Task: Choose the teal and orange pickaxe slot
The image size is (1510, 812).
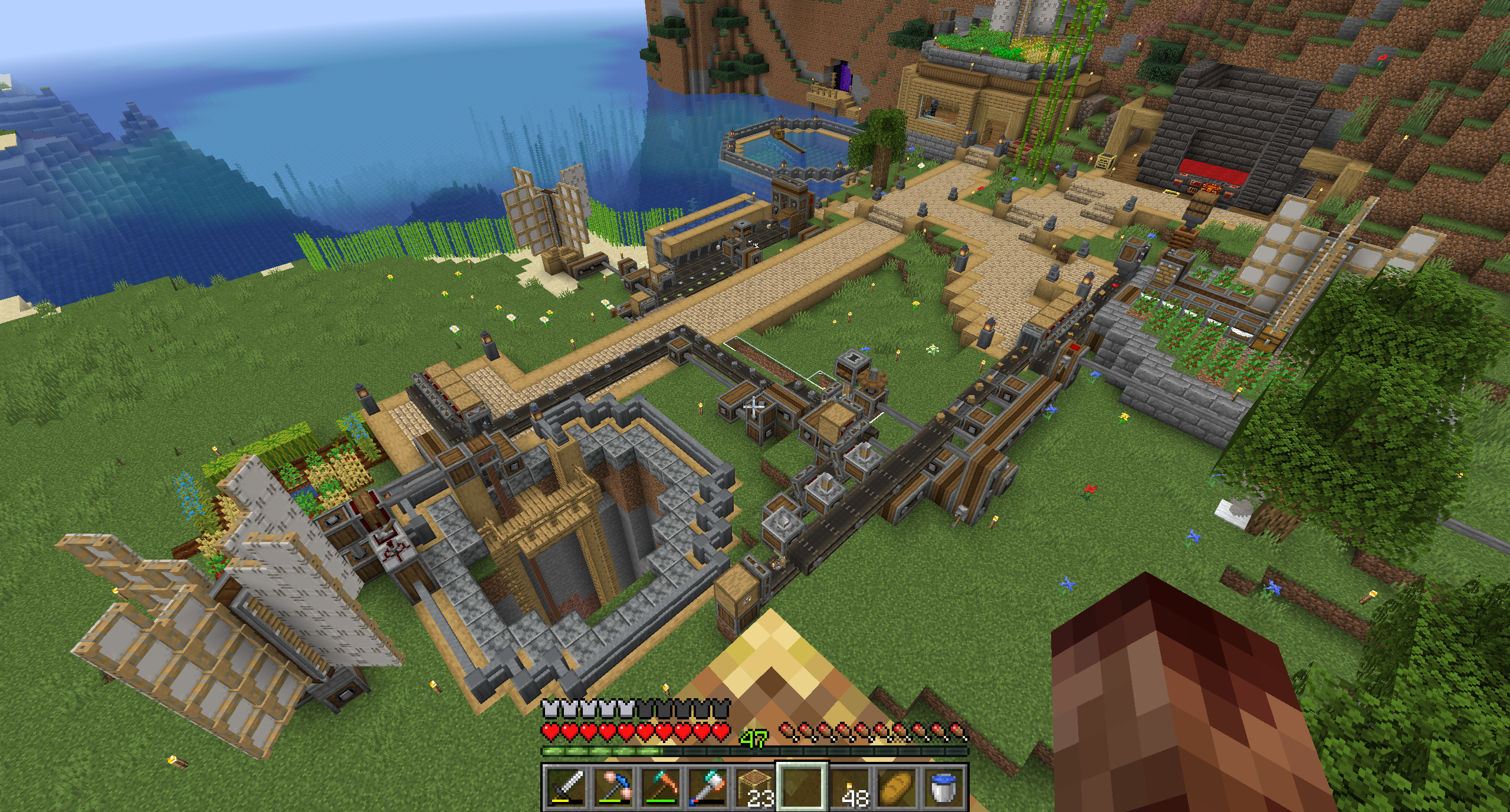Action: click(x=660, y=788)
